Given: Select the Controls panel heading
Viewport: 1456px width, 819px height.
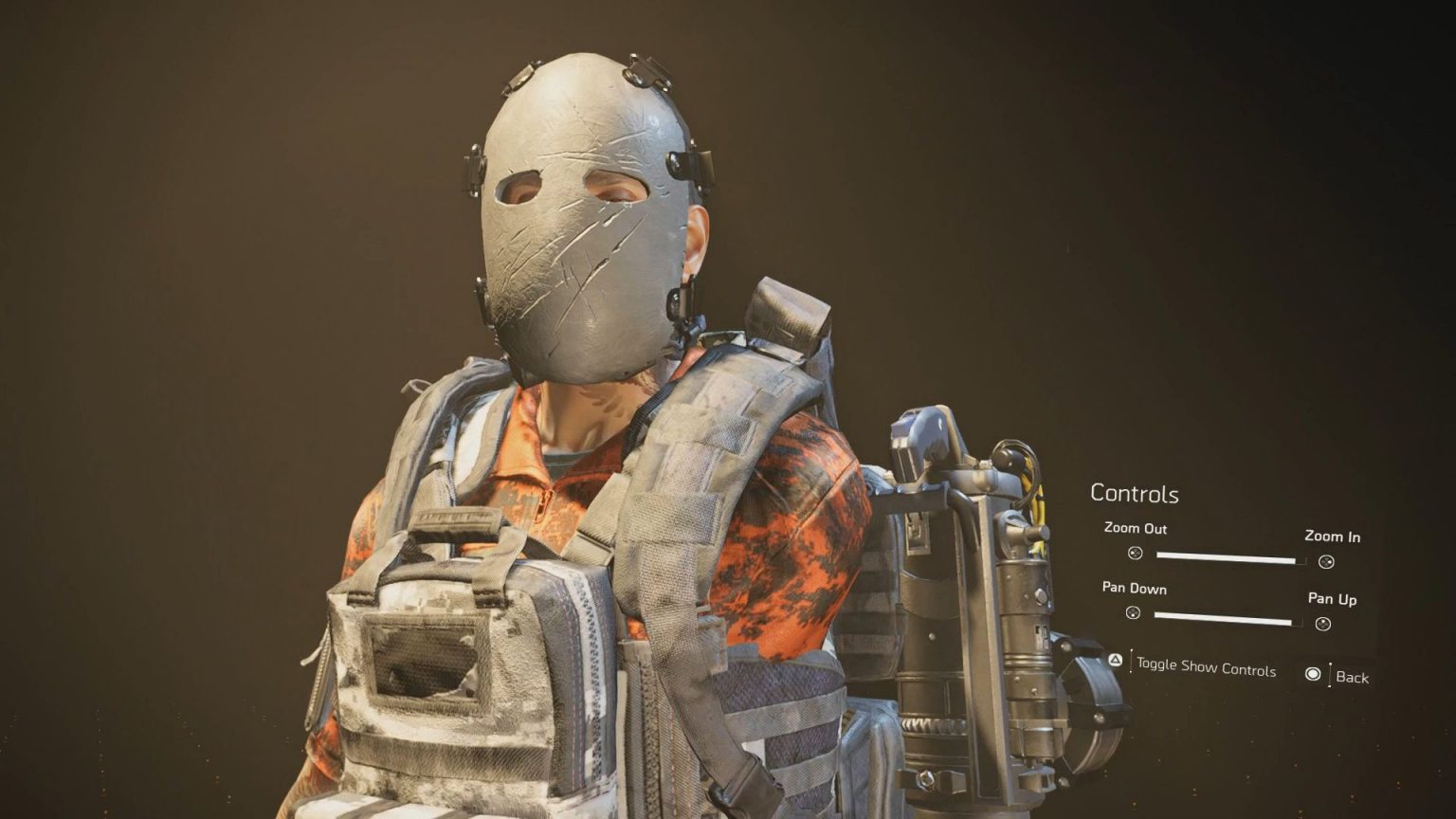Looking at the screenshot, I should [1135, 494].
